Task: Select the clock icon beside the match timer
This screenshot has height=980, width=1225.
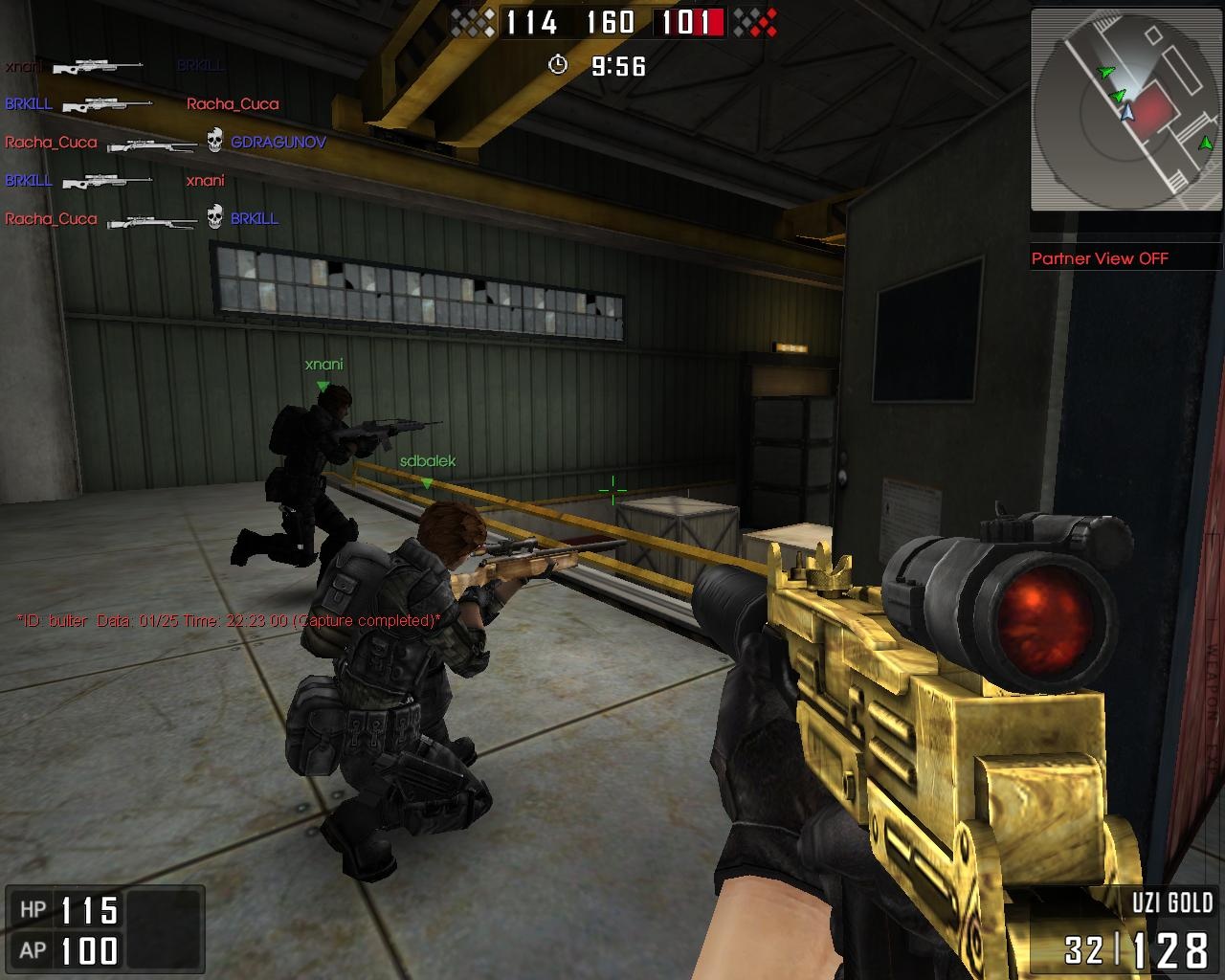Action: (558, 67)
